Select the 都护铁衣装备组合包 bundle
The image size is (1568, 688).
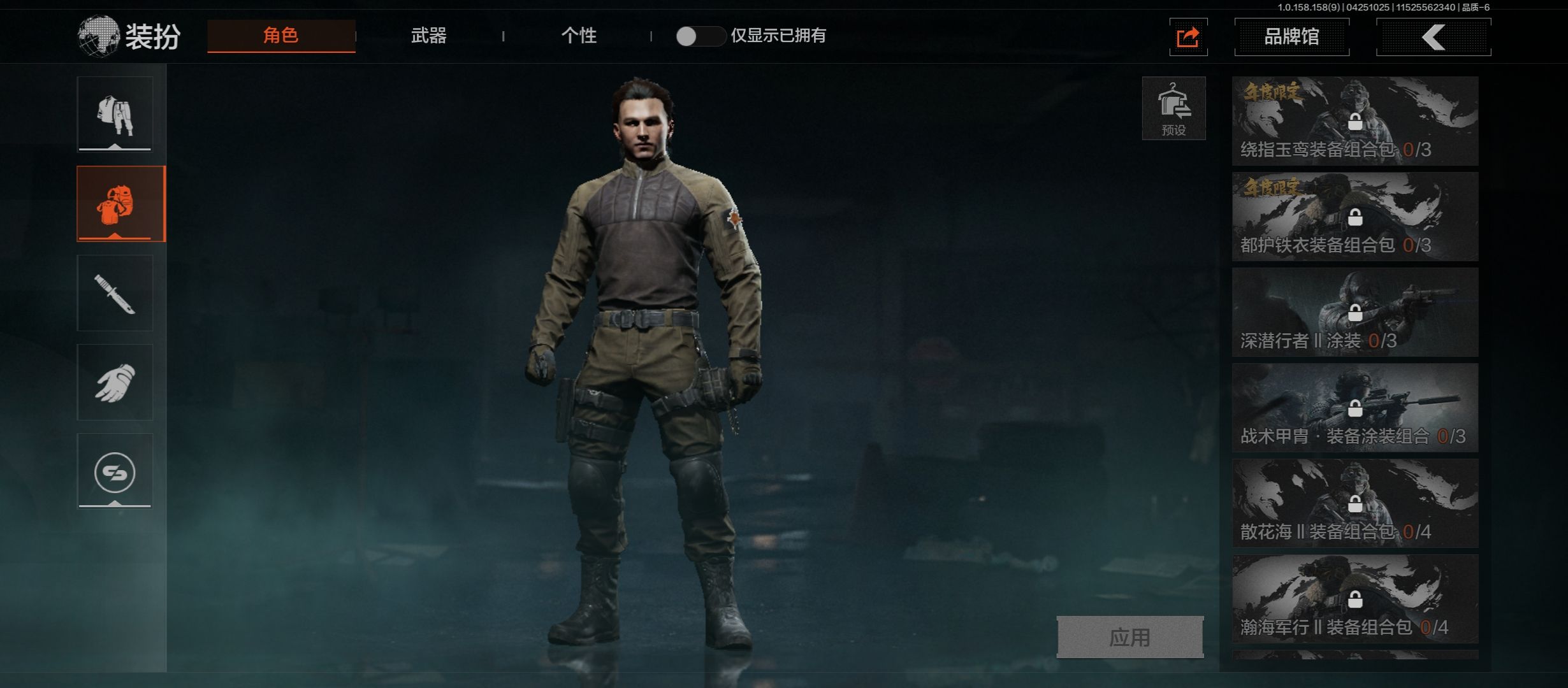pyautogui.click(x=1354, y=217)
